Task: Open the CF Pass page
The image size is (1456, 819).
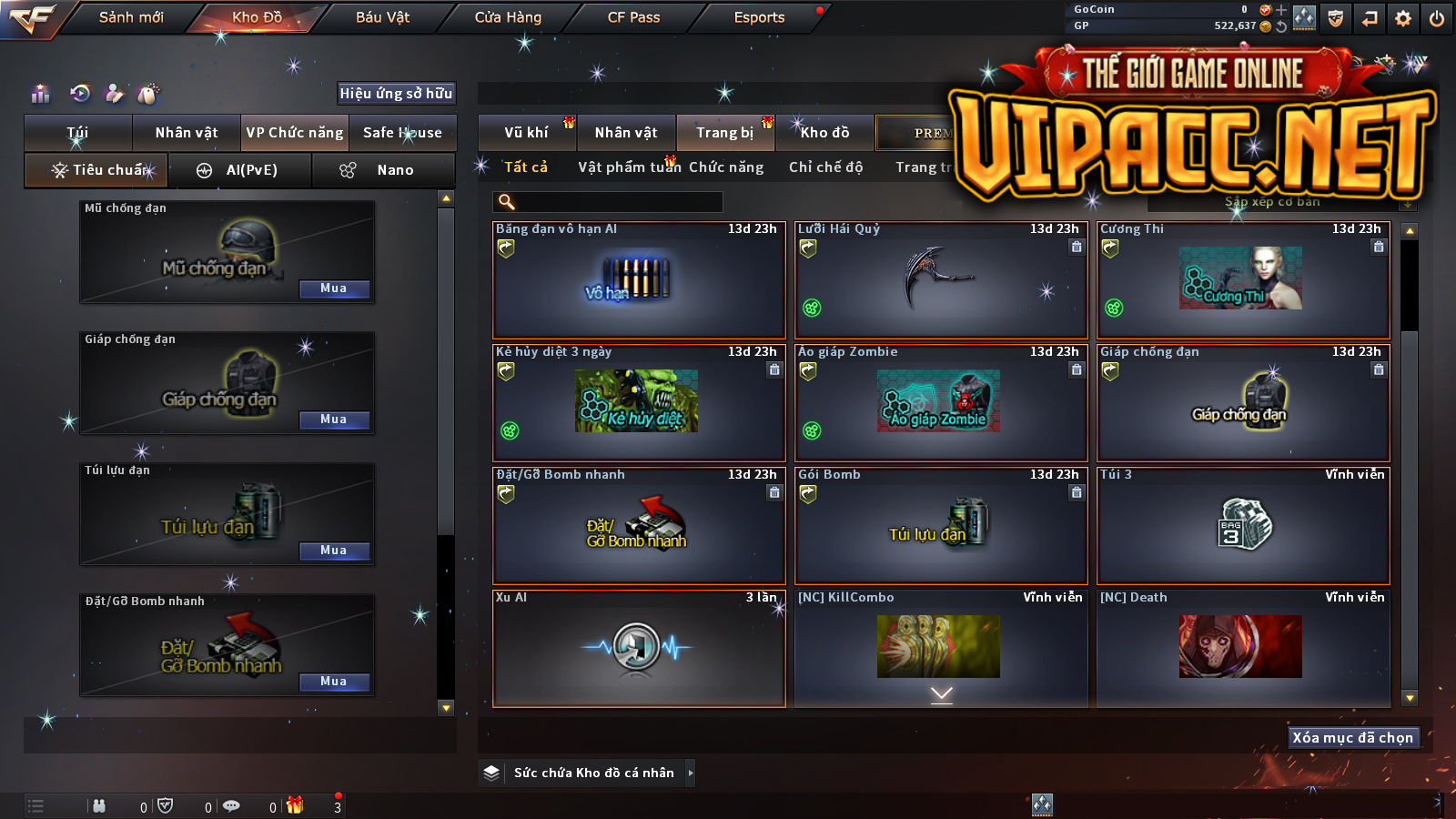Action: [633, 17]
